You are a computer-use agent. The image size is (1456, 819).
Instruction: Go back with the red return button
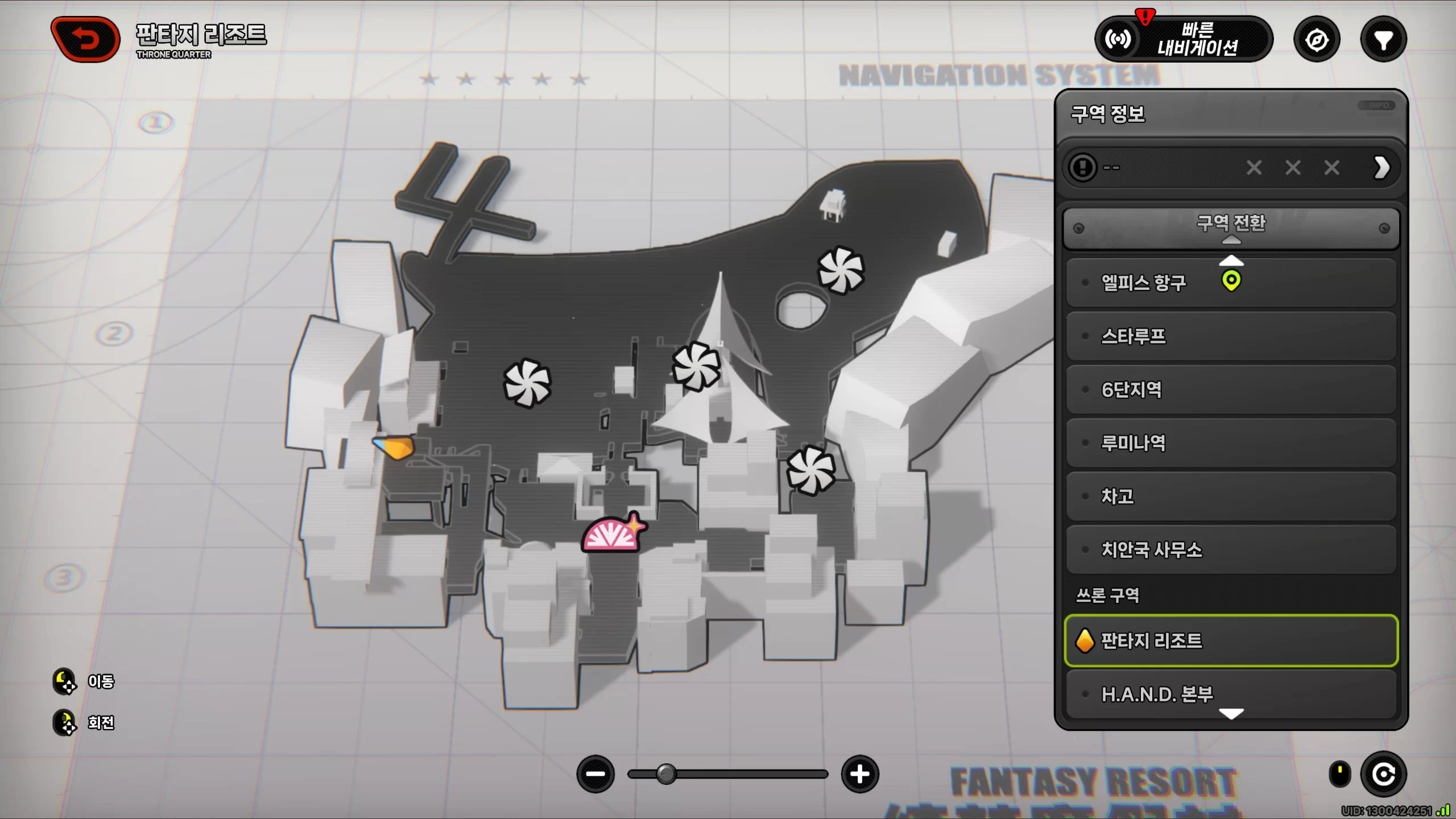85,39
